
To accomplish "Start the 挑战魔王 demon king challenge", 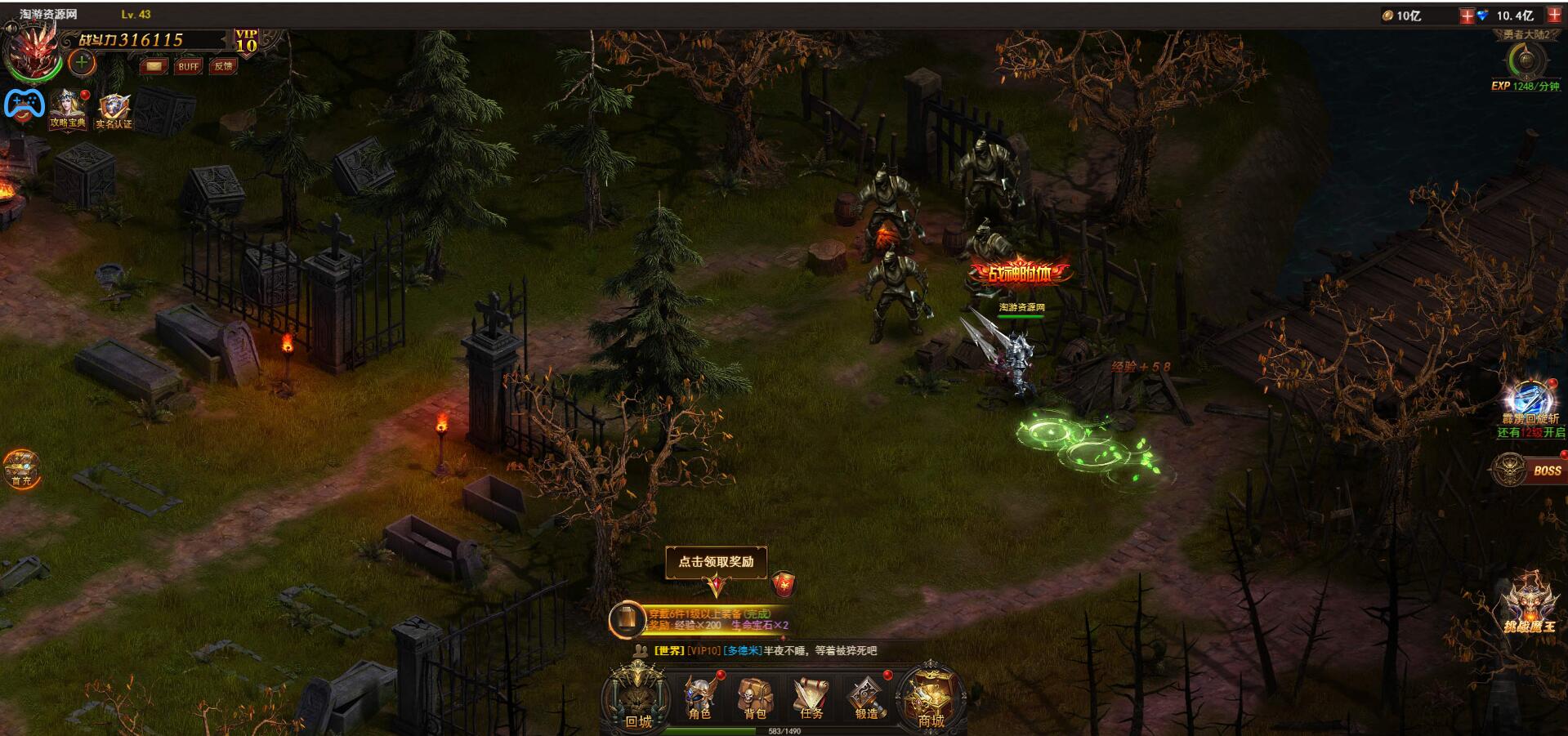I will point(1530,606).
